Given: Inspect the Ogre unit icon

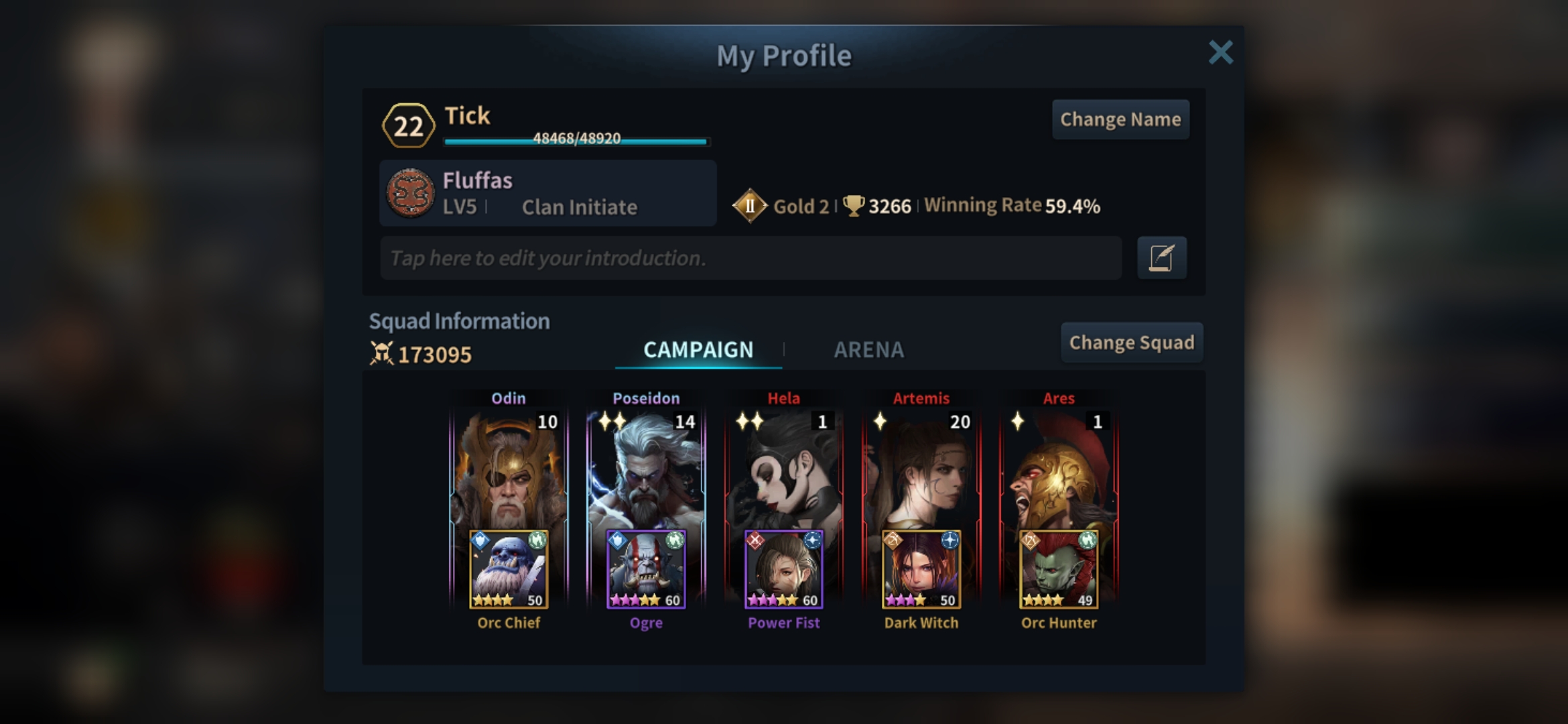Looking at the screenshot, I should click(x=646, y=569).
